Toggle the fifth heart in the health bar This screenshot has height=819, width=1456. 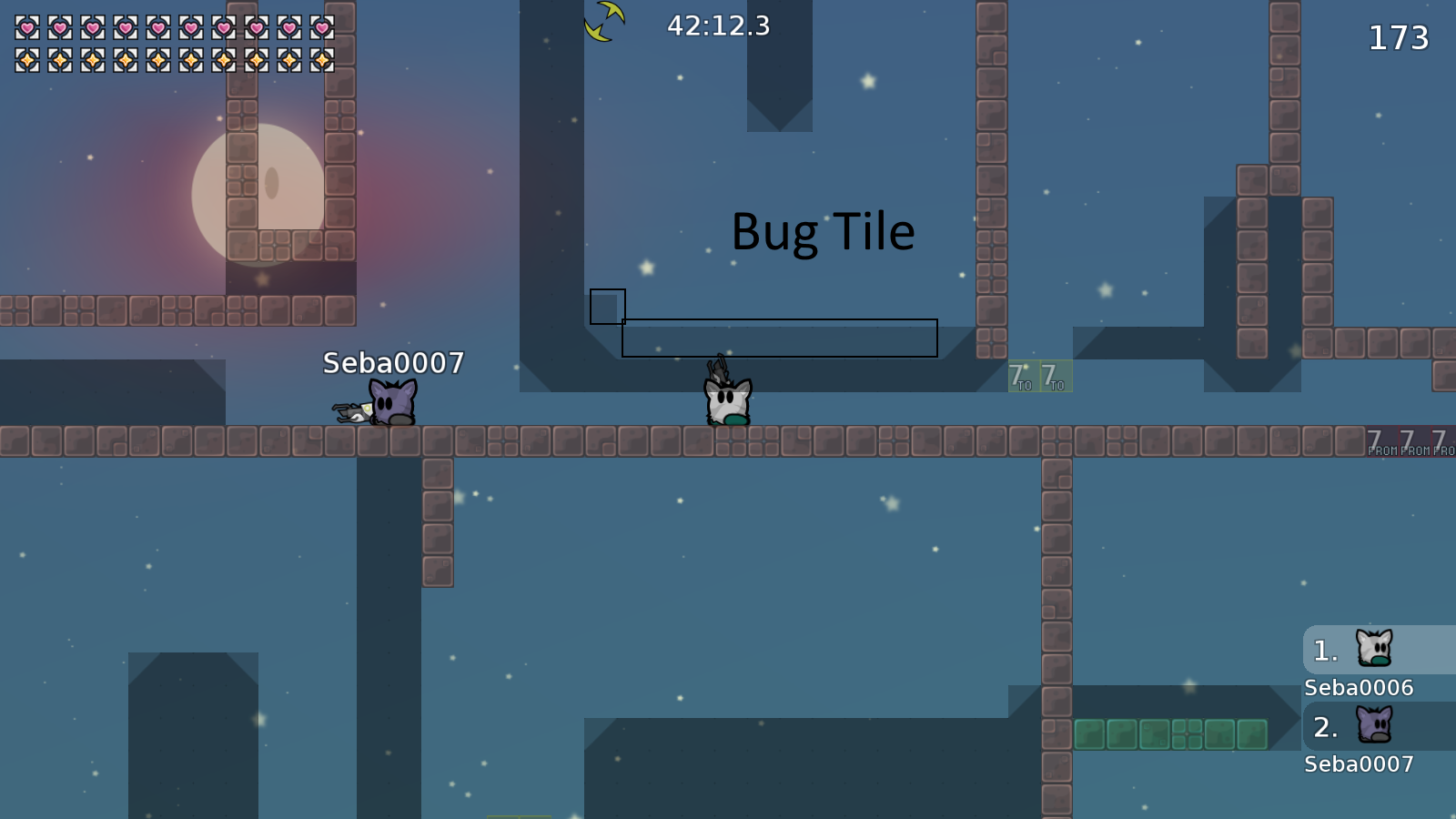[157, 27]
